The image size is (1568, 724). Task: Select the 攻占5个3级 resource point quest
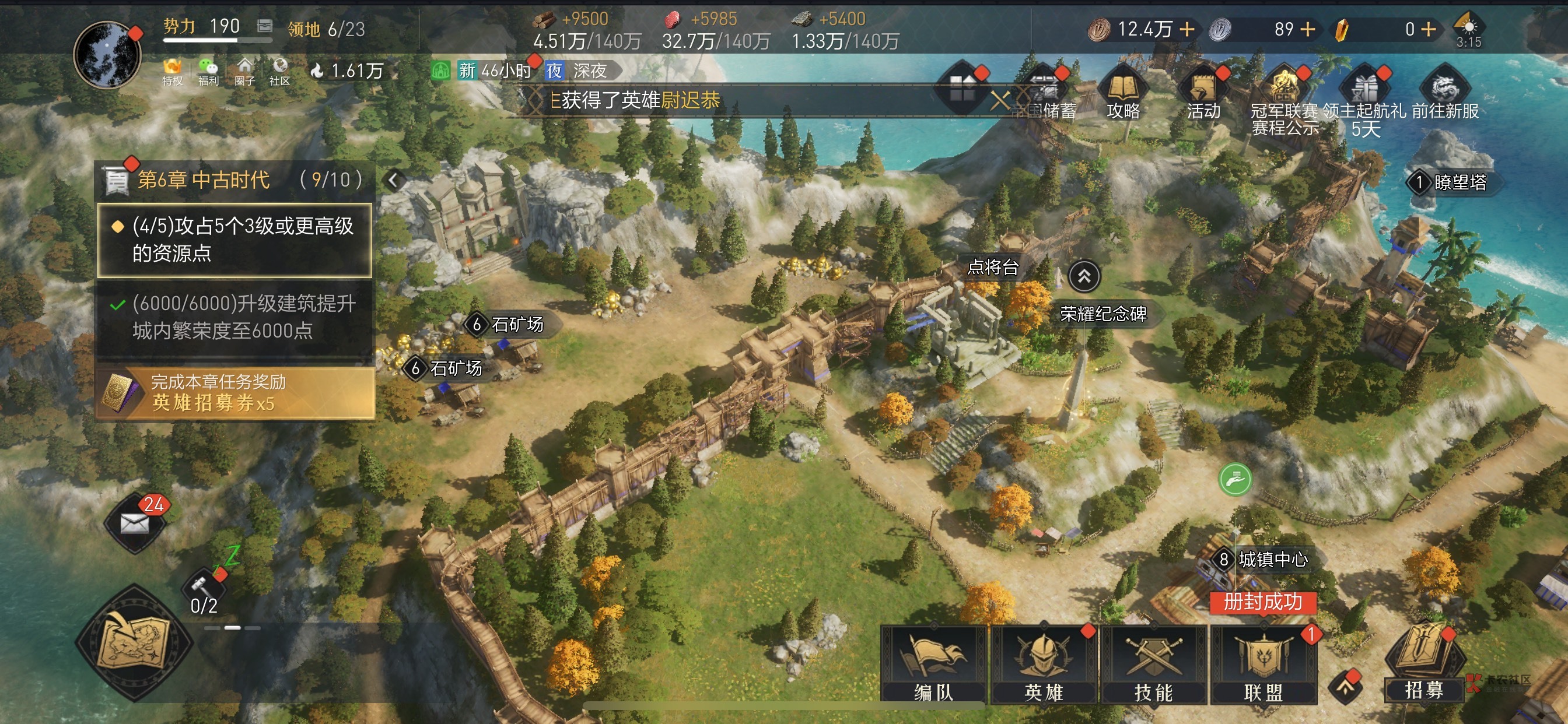[235, 240]
